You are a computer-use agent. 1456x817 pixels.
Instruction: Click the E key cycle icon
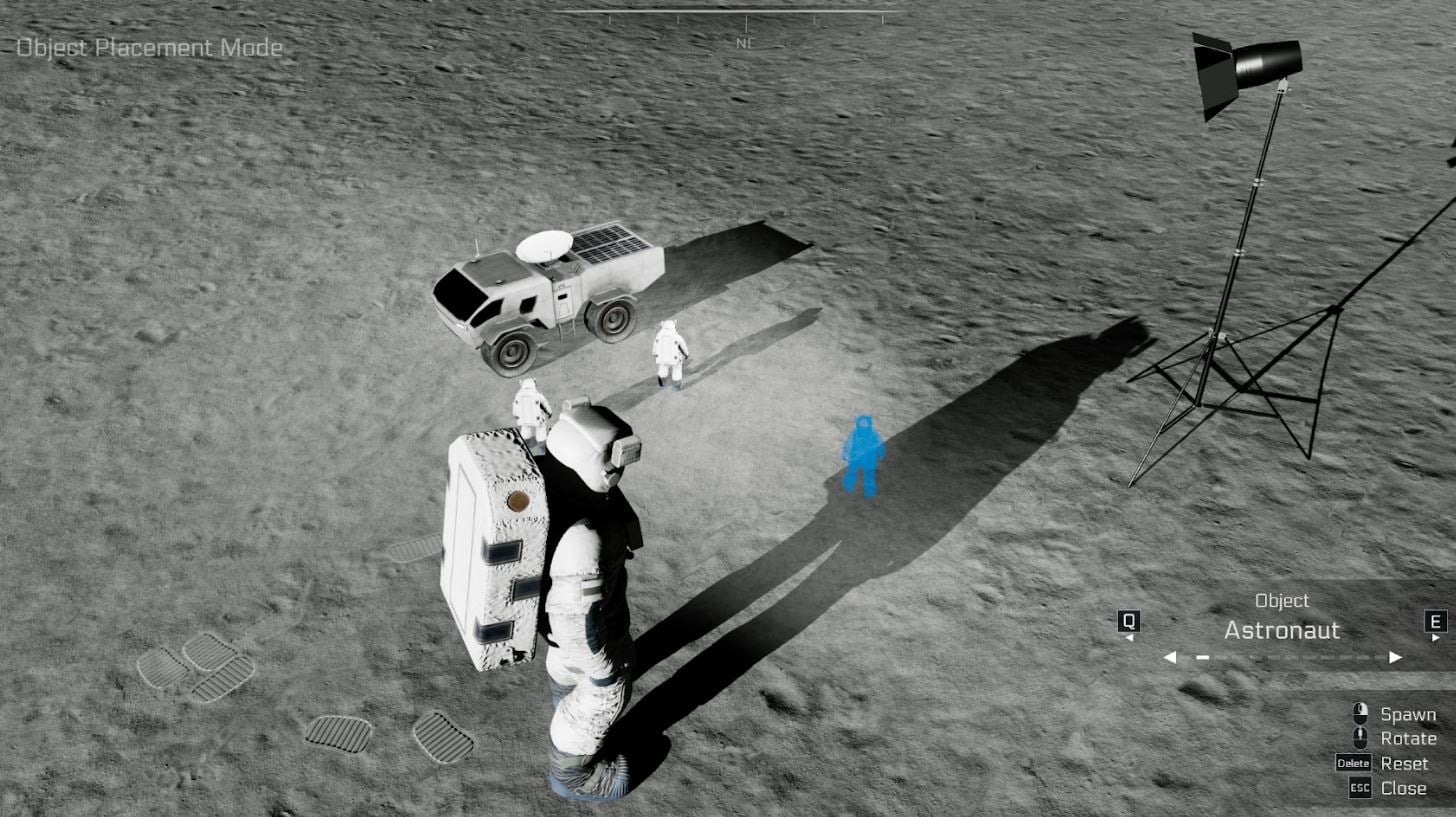[1435, 620]
